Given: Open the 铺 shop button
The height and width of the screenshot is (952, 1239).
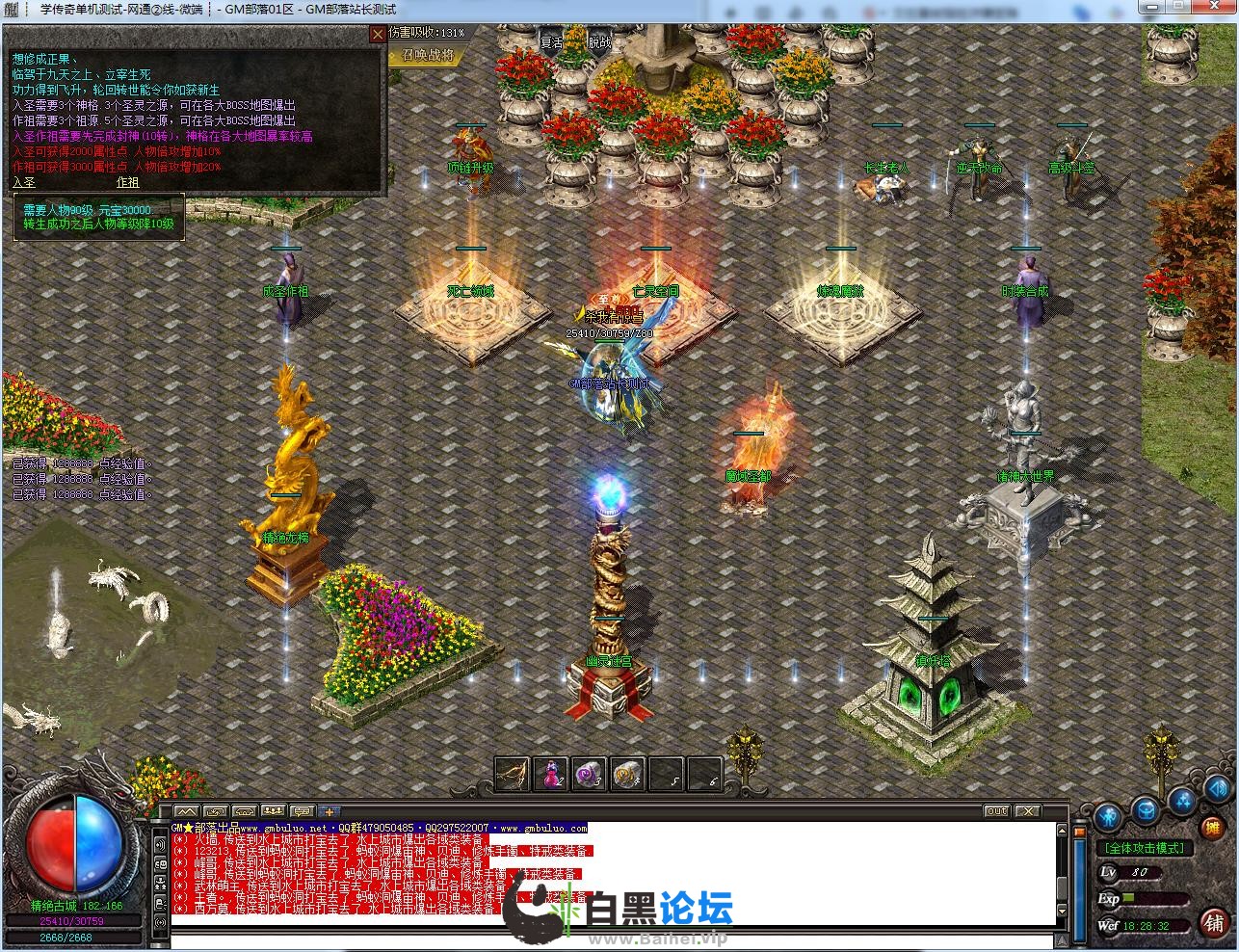Looking at the screenshot, I should 1213,921.
